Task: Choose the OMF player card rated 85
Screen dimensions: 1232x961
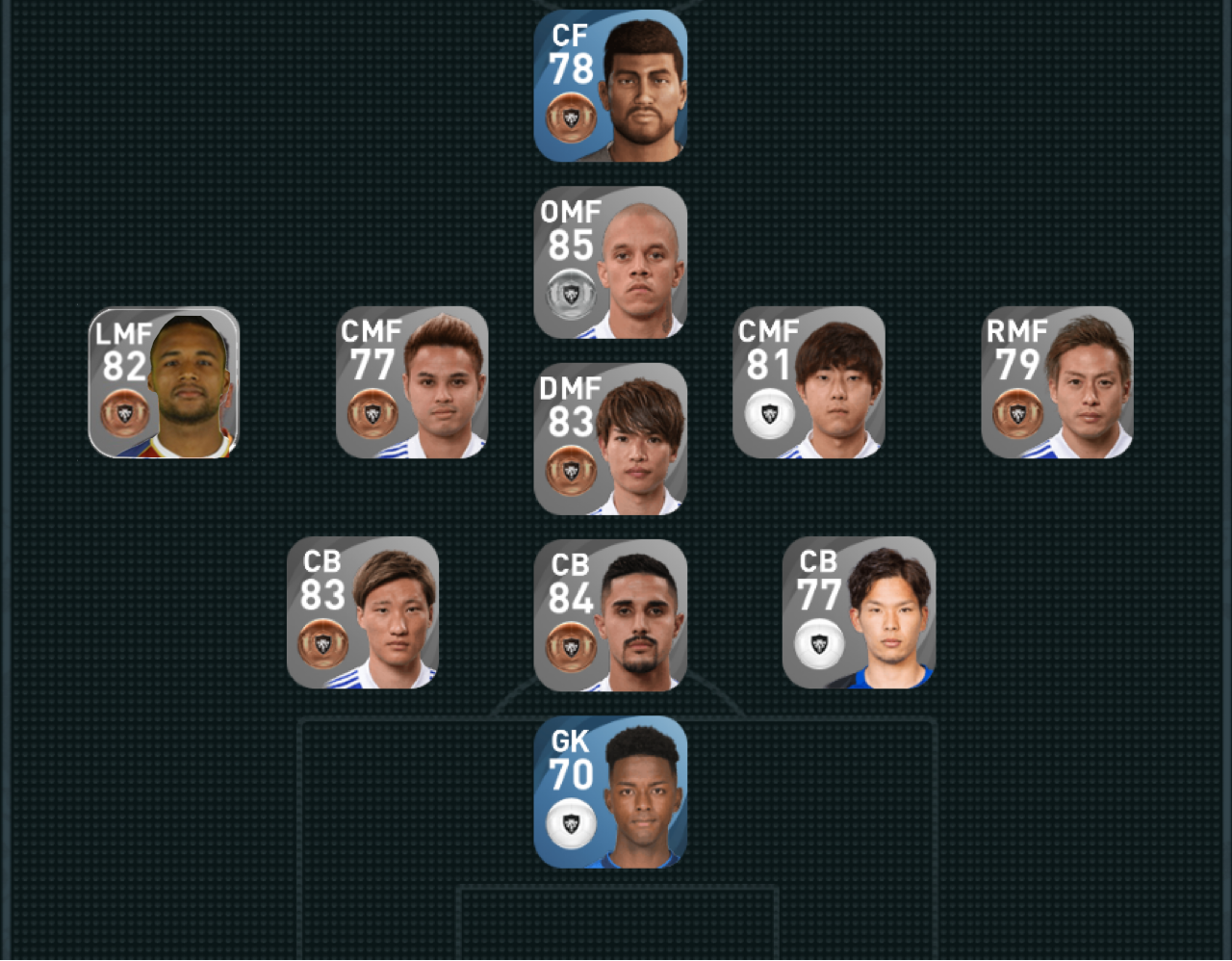Action: coord(610,262)
